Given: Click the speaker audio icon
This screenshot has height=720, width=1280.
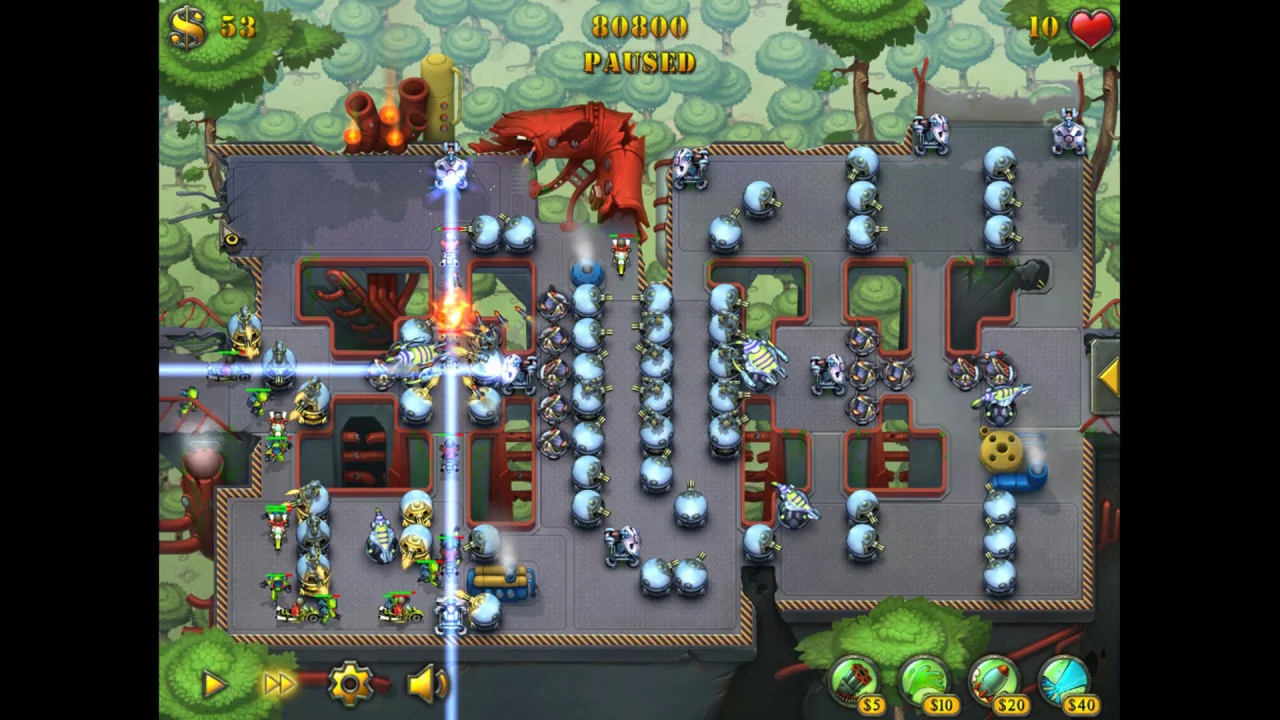Looking at the screenshot, I should pos(425,683).
